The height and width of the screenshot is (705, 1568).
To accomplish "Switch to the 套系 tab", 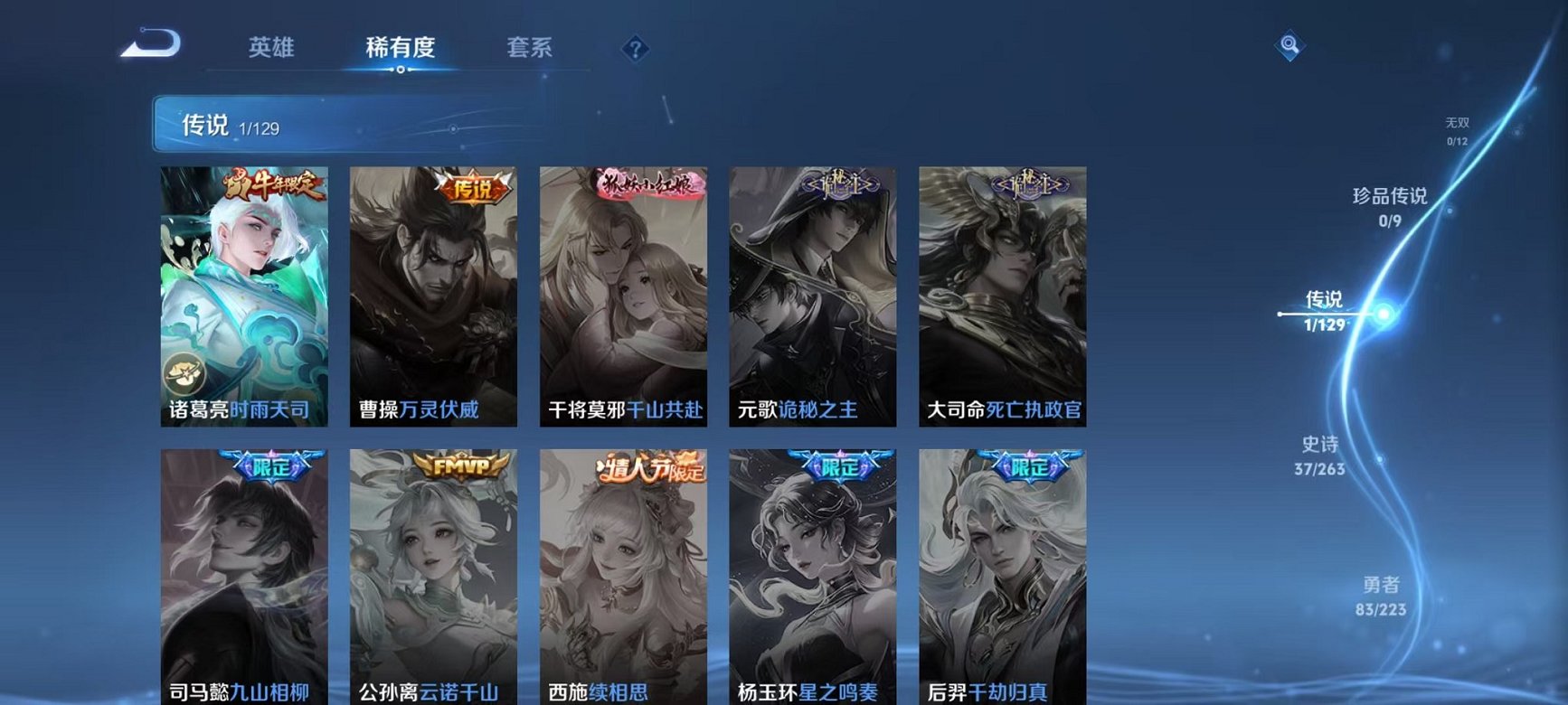I will point(532,48).
